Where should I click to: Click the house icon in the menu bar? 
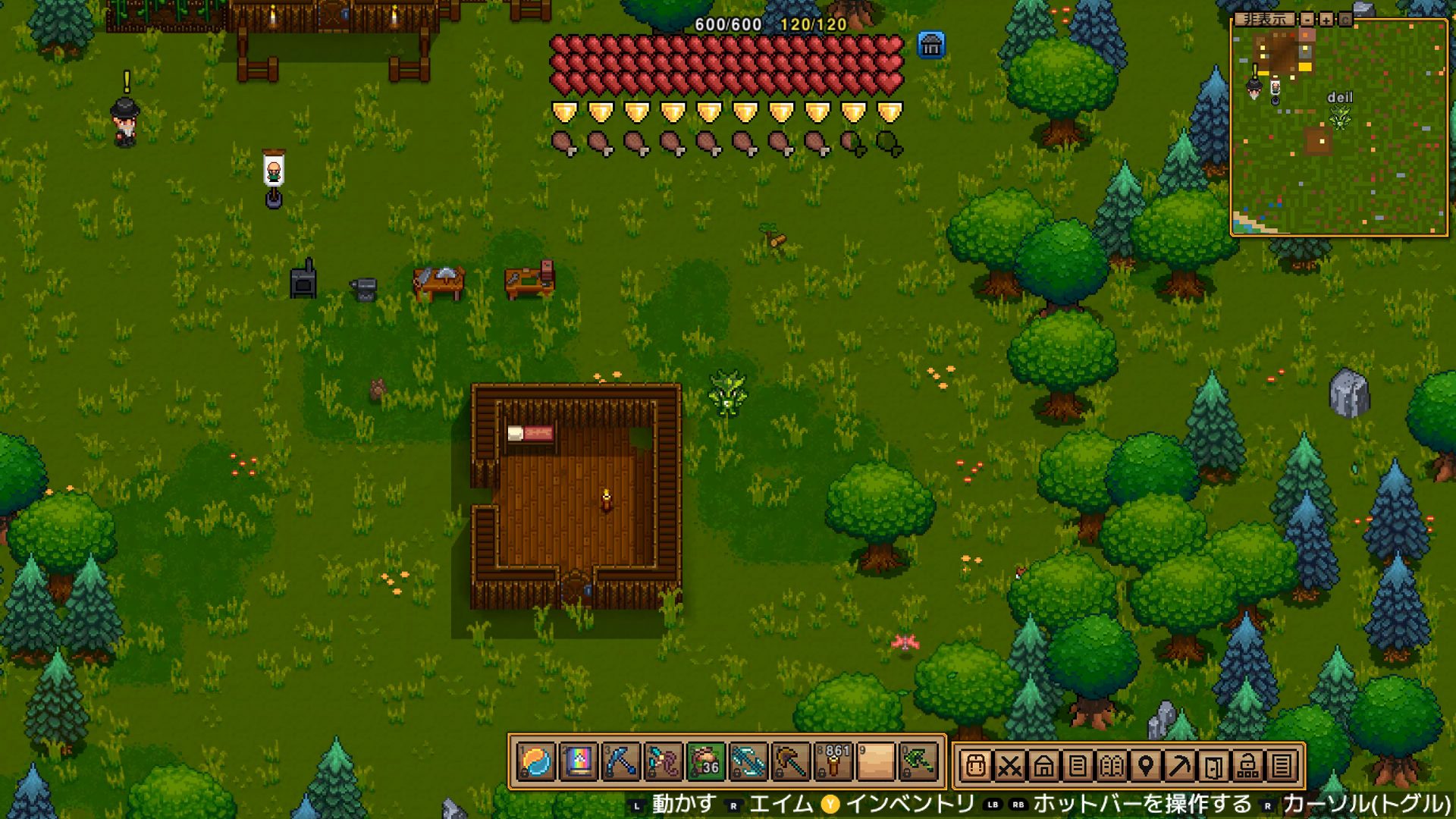pos(1043,767)
